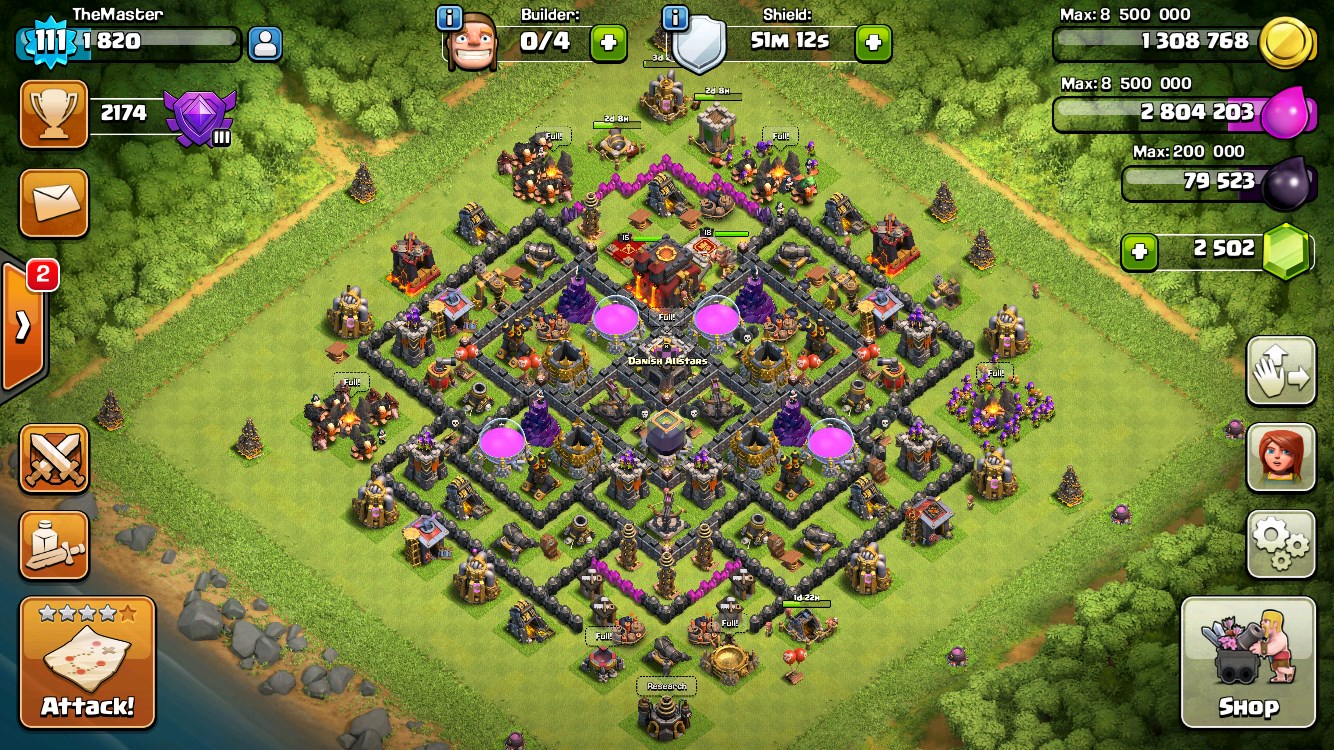Show shield info
Screen dimensions: 1334x750
[x=676, y=17]
